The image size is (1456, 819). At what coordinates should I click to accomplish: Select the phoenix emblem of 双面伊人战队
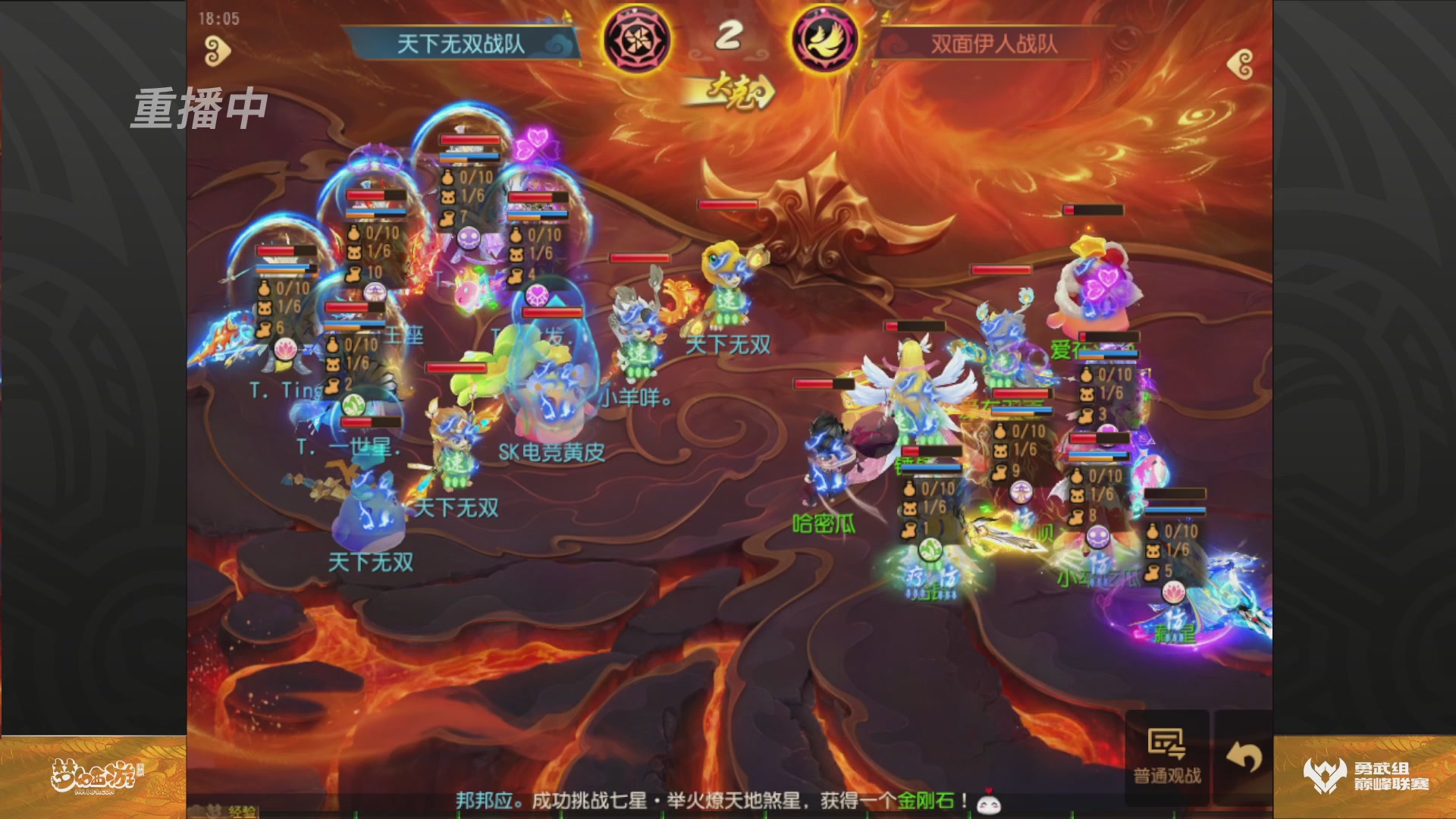tap(824, 42)
